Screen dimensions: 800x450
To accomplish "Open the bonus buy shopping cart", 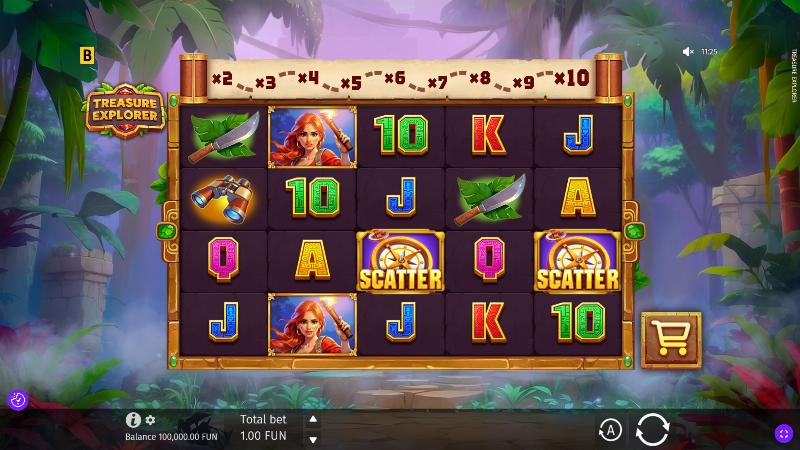I will click(x=670, y=340).
